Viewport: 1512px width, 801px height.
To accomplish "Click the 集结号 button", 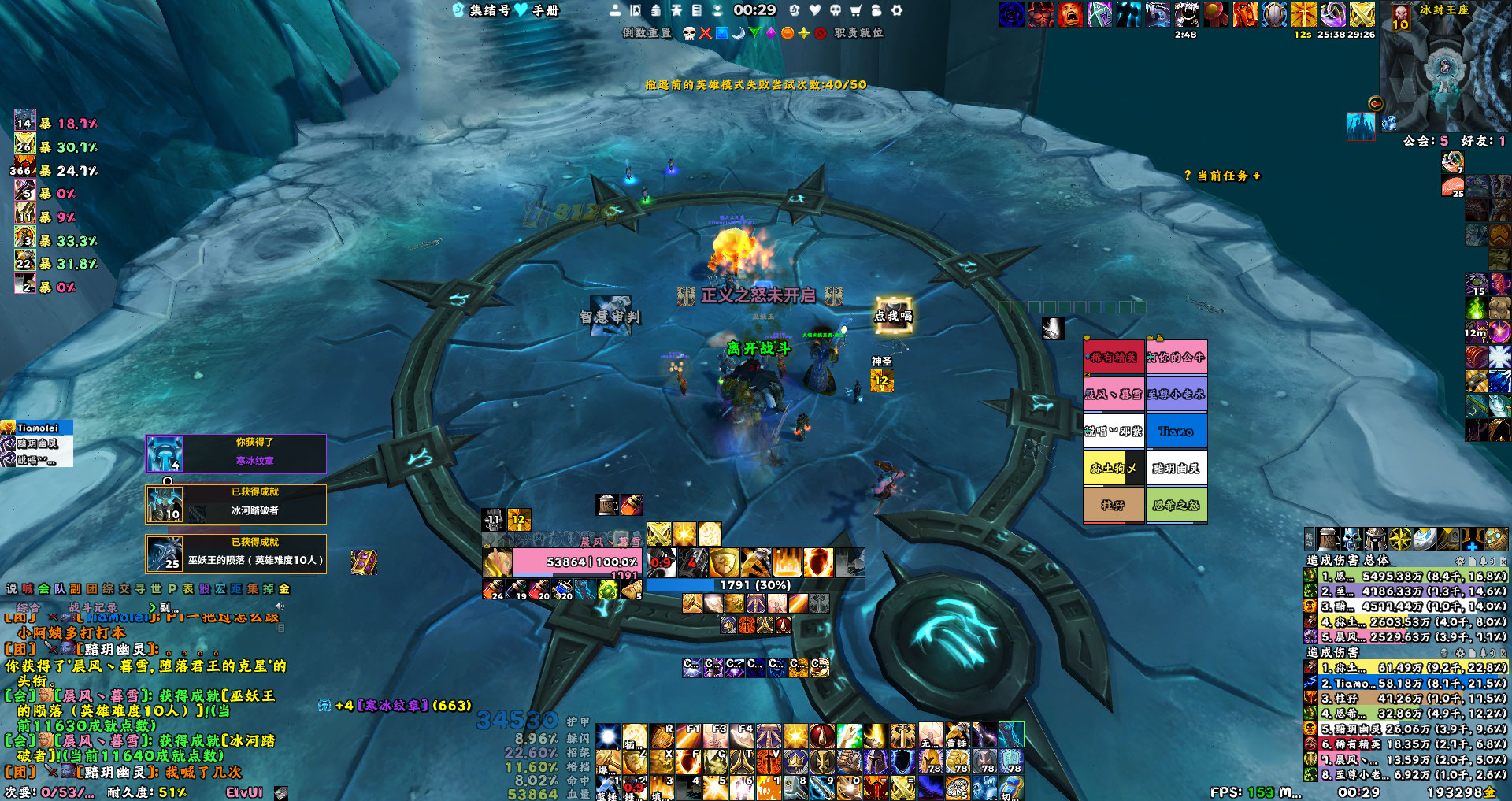I will pos(488,10).
